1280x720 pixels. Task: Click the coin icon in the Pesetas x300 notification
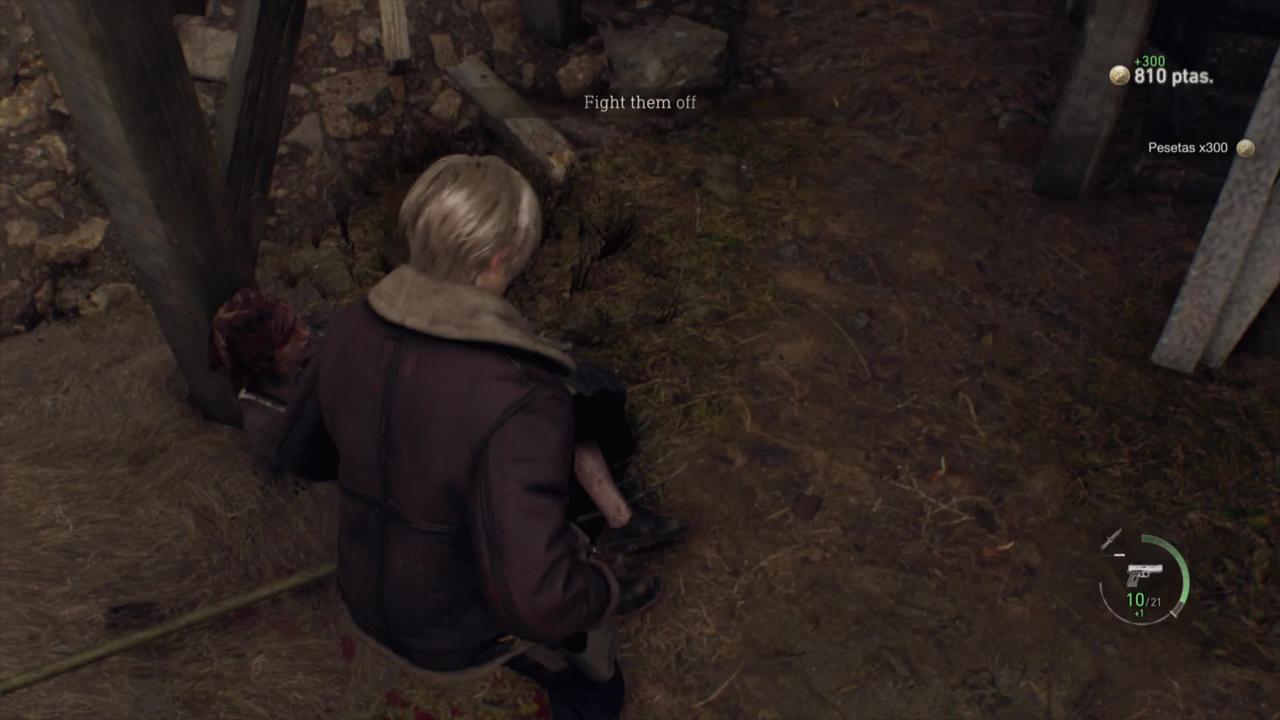coord(1245,147)
